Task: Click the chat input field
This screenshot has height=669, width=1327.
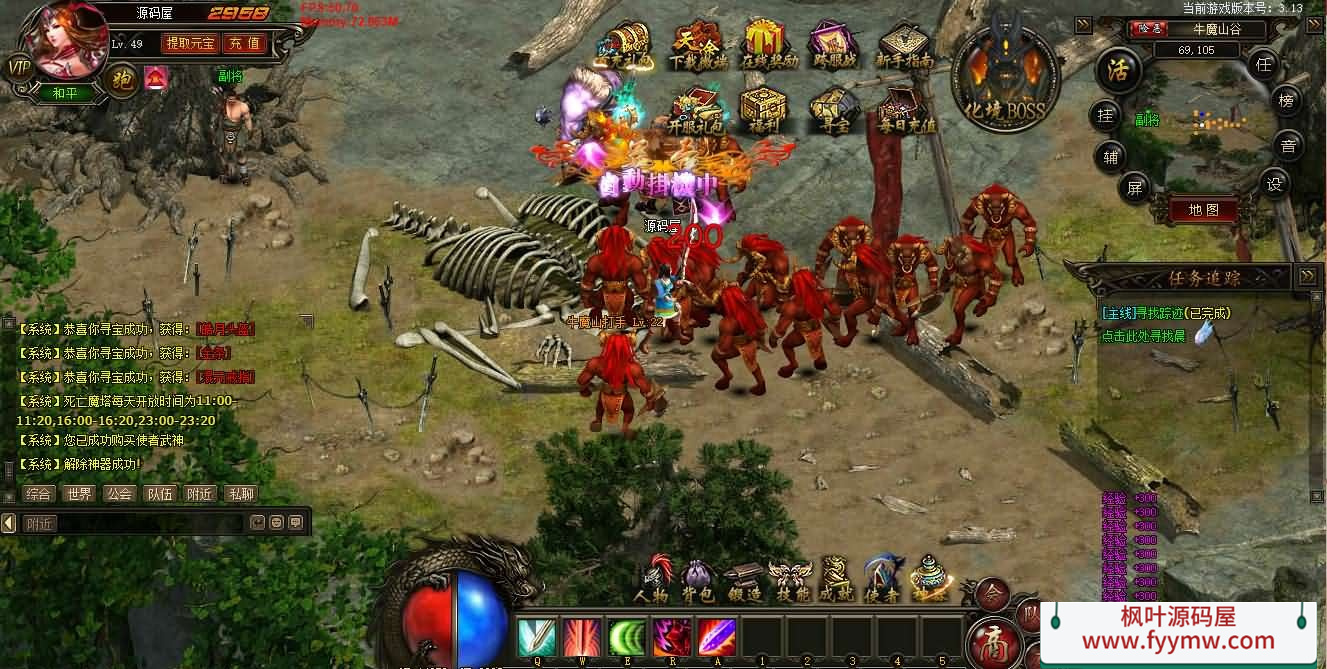Action: coord(130,523)
